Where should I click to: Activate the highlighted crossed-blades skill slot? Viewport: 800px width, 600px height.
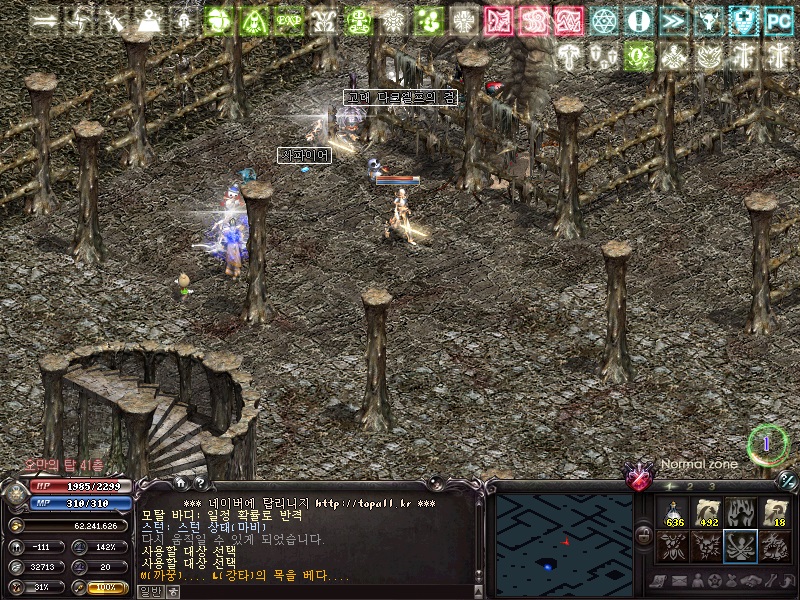pos(741,546)
